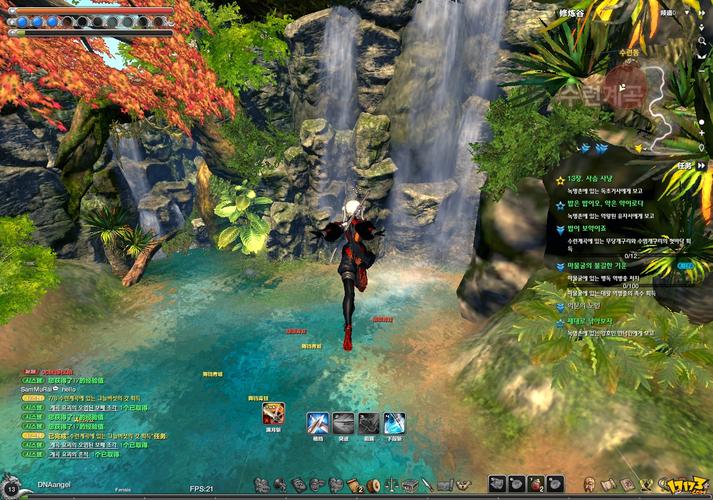Click the sword icon in bottom menu

427,485
